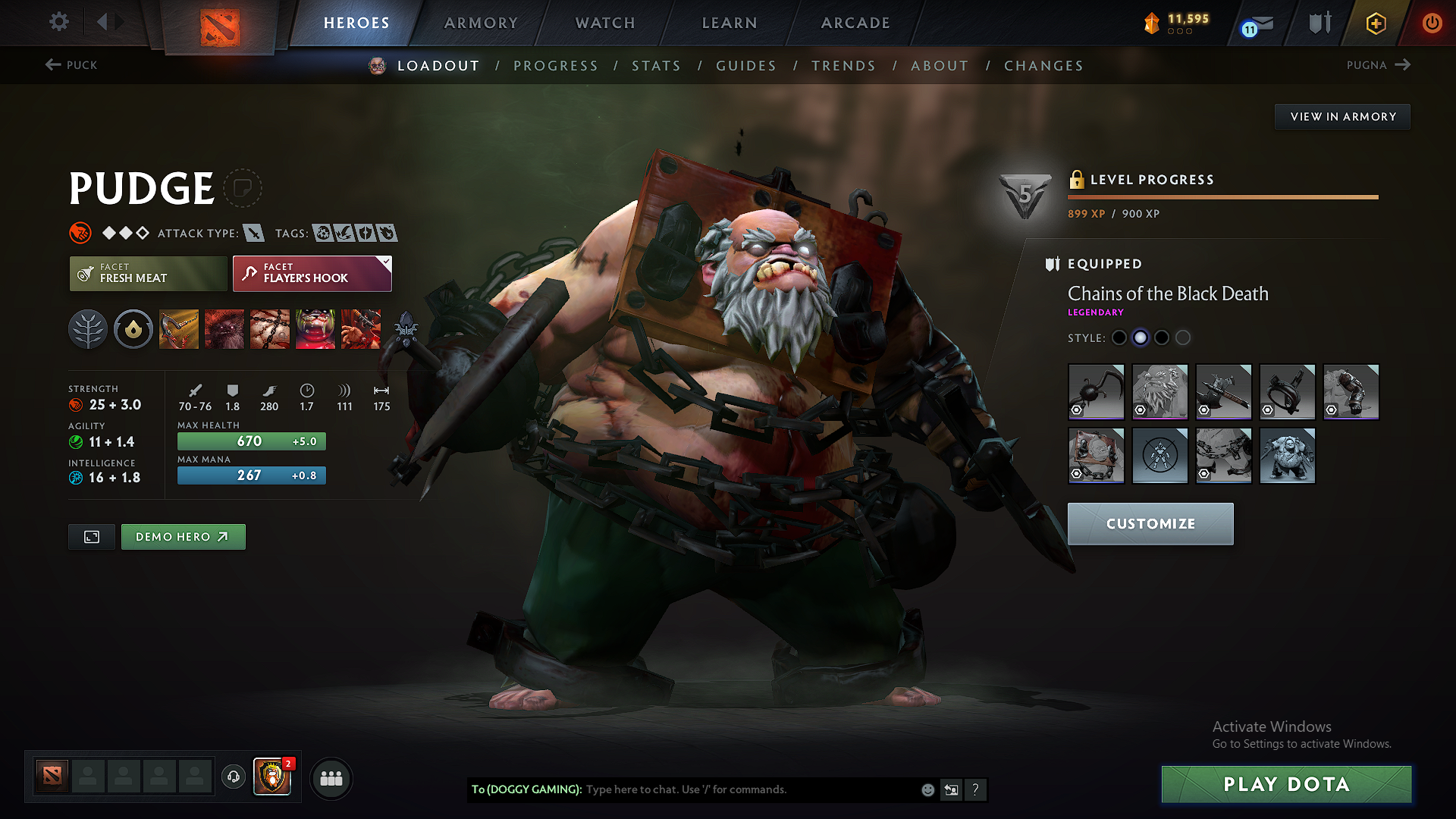
Task: Select the Meat Hook ability icon
Action: click(x=178, y=328)
